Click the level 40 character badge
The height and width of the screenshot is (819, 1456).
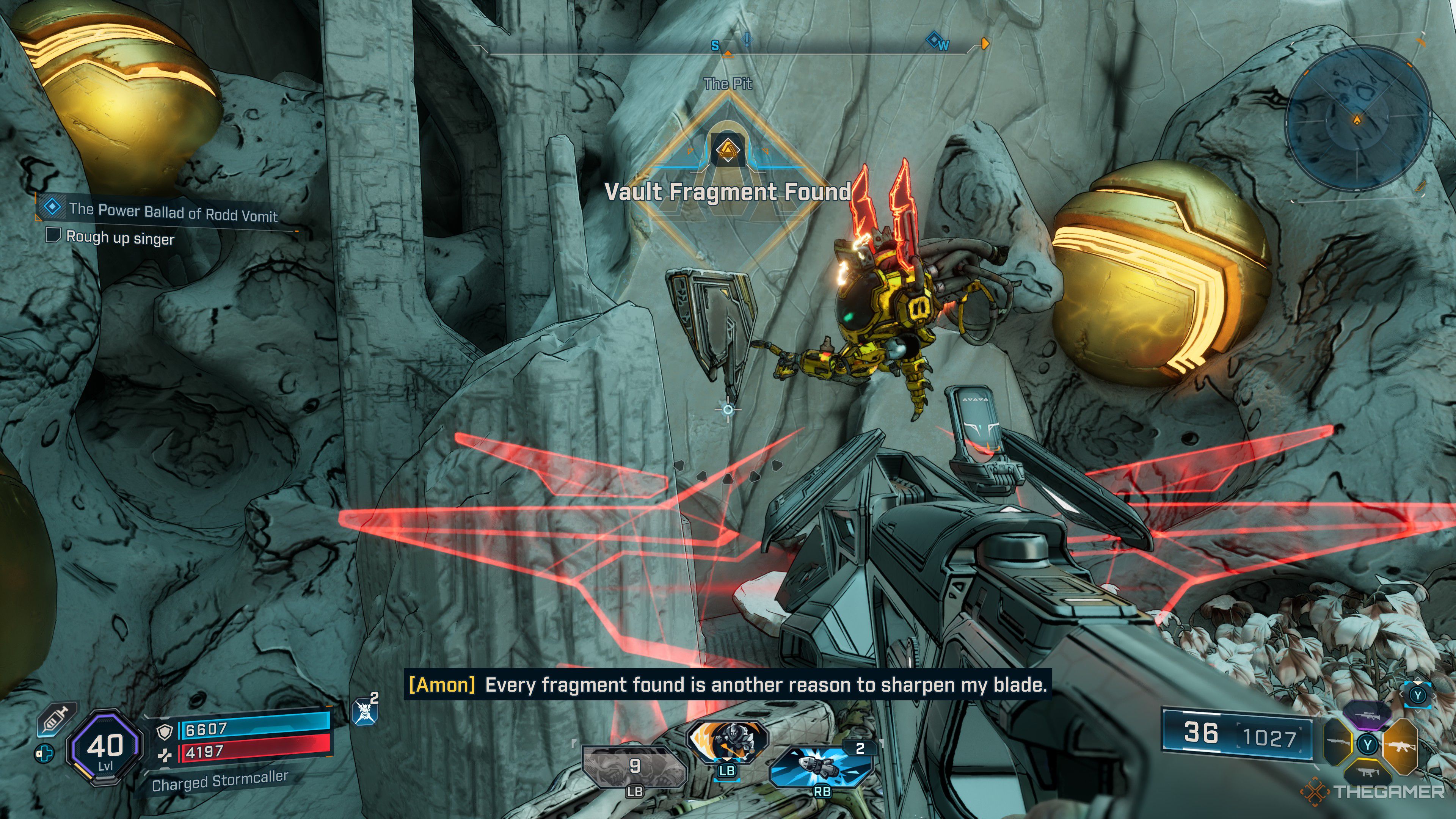tap(105, 747)
